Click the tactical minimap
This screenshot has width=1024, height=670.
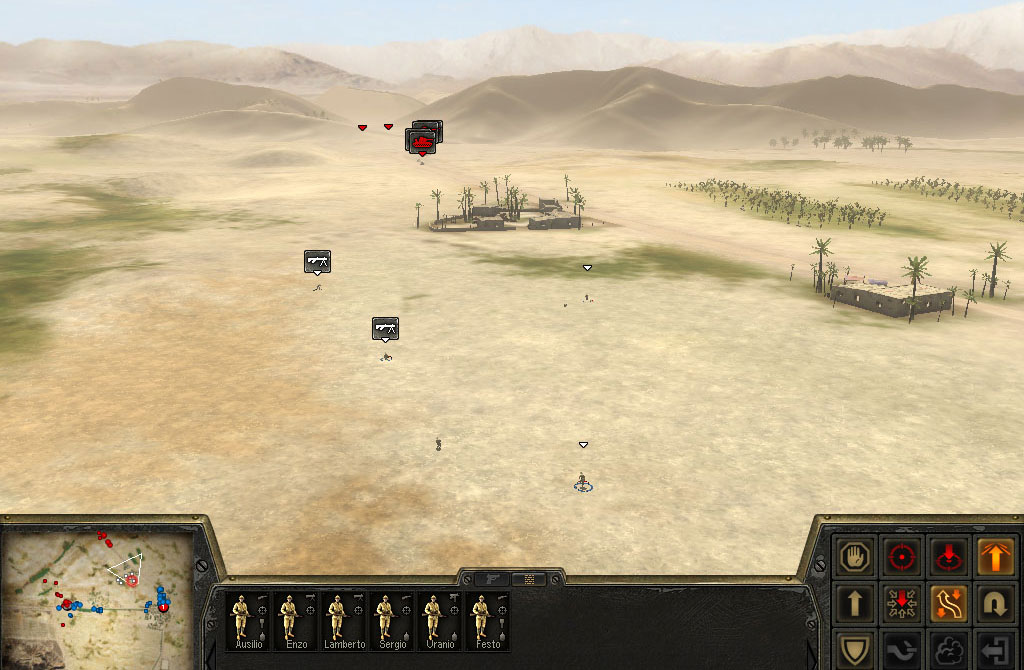point(97,587)
